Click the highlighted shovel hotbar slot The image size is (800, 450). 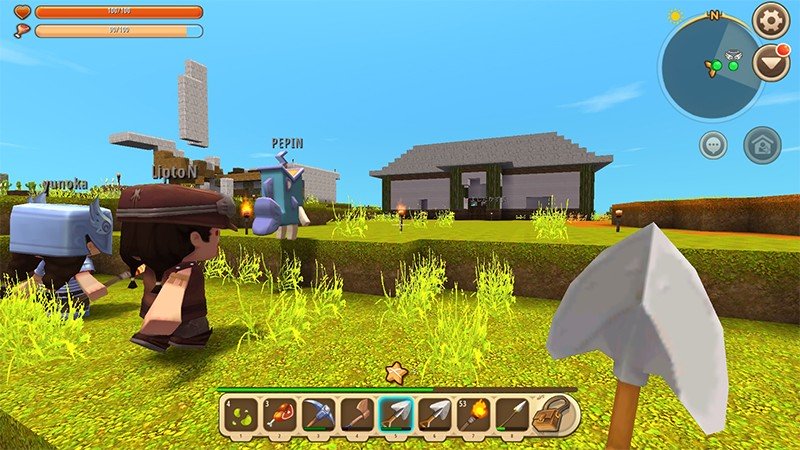pos(395,414)
